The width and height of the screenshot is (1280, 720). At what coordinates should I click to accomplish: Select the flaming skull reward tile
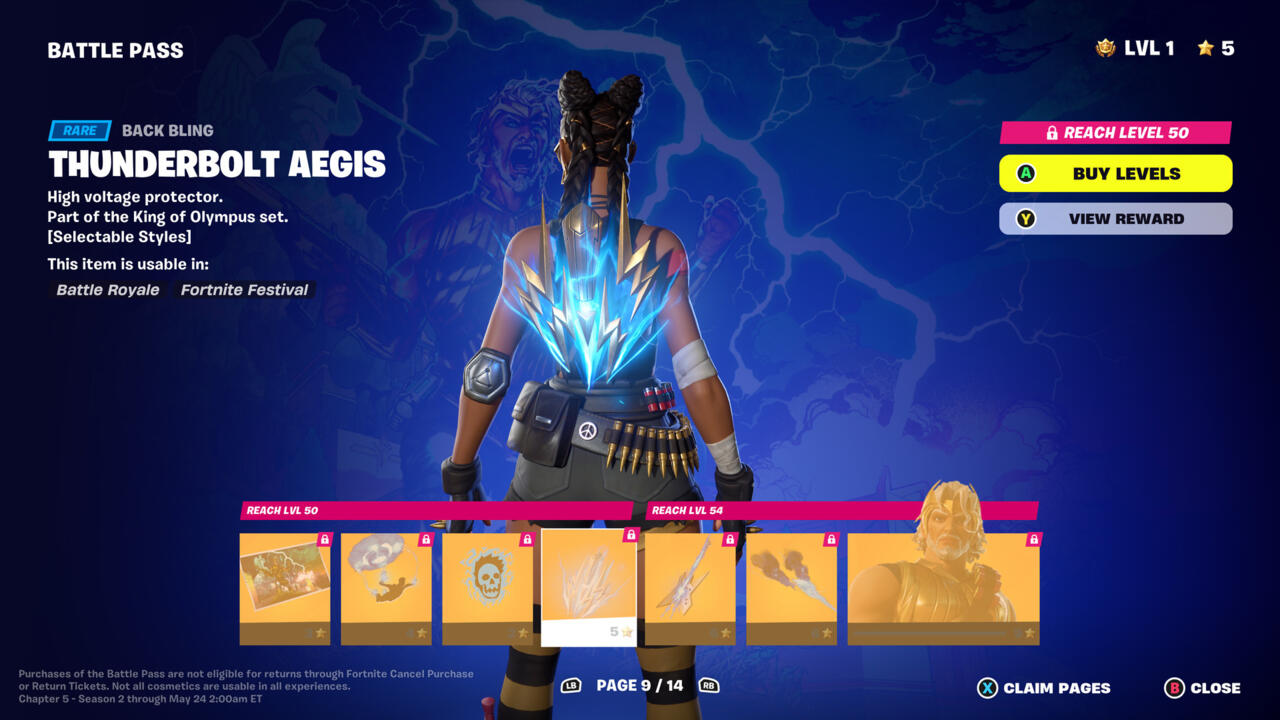click(x=487, y=588)
